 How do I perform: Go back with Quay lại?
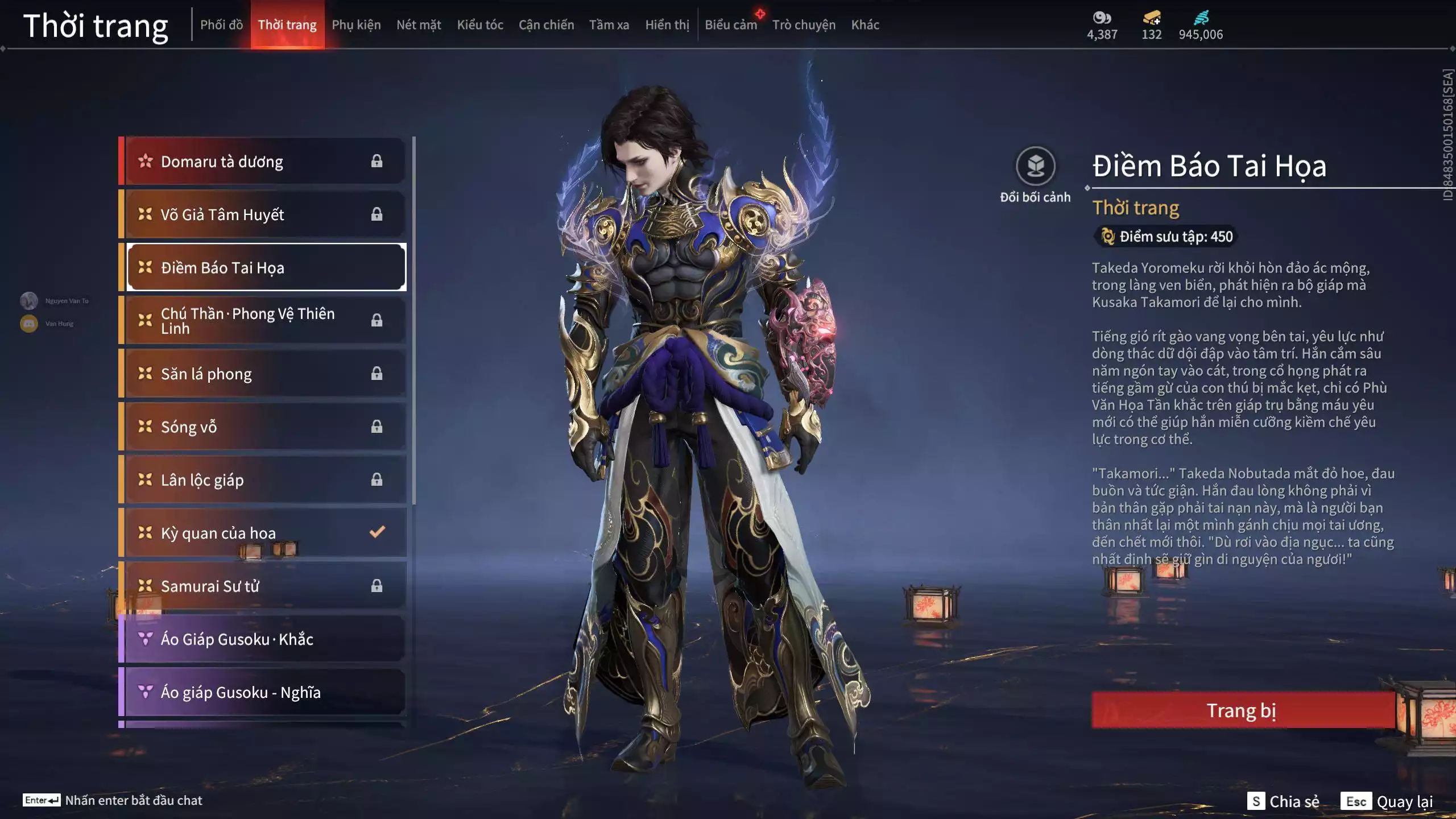(1388, 801)
